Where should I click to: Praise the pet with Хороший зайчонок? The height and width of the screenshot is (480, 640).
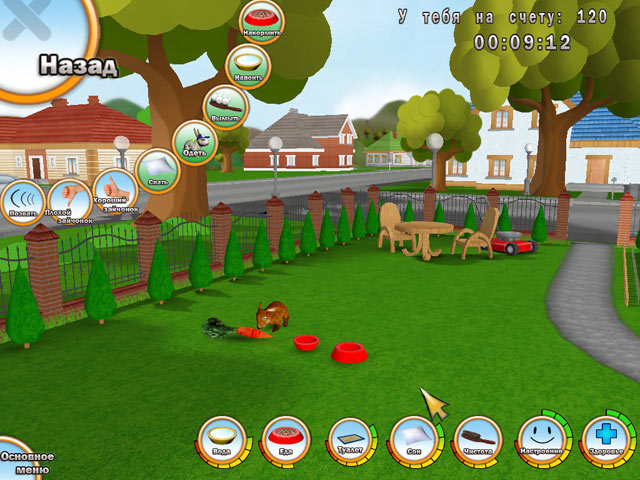pos(114,191)
